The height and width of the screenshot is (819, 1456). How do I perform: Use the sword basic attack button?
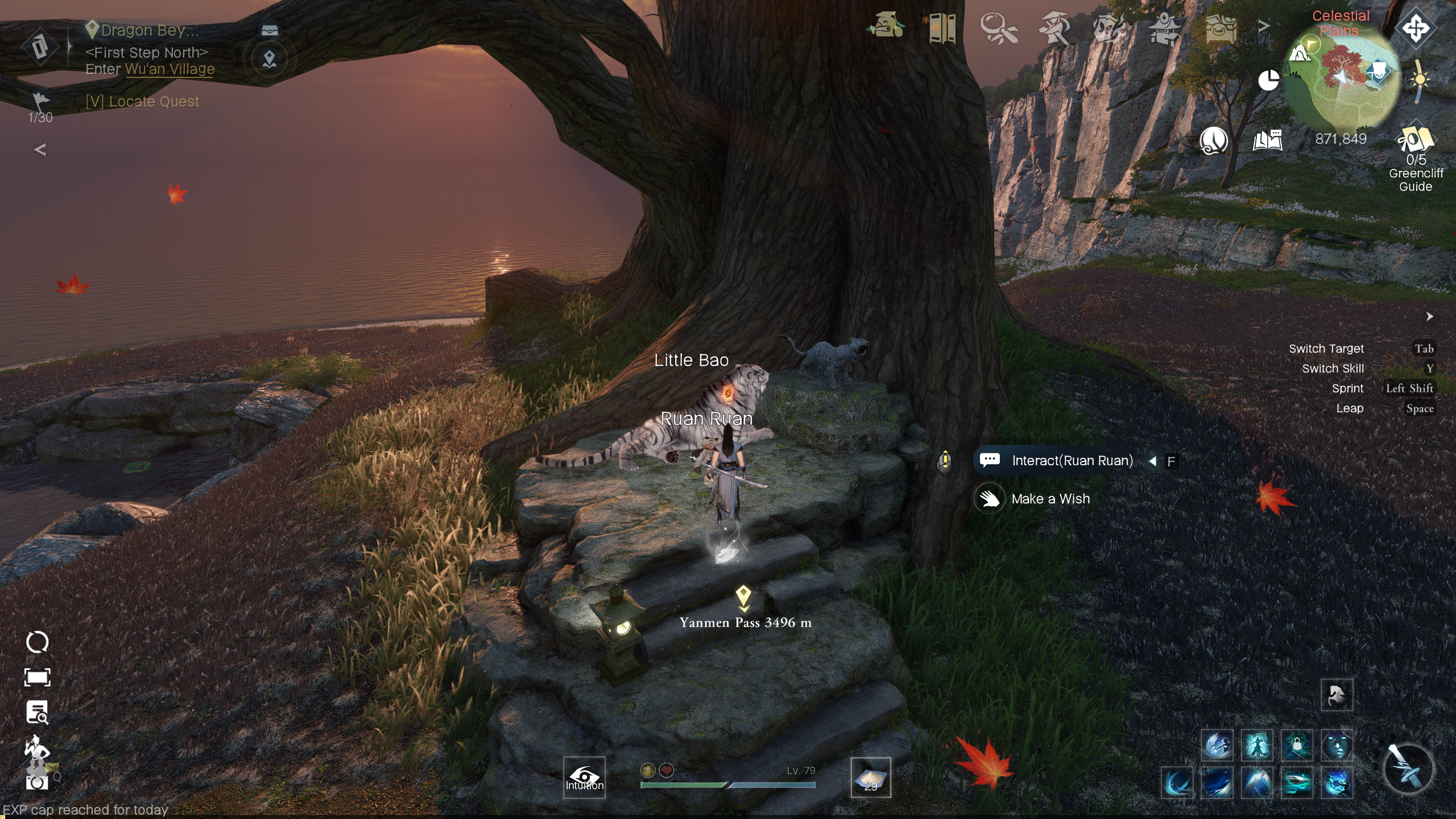click(1407, 768)
